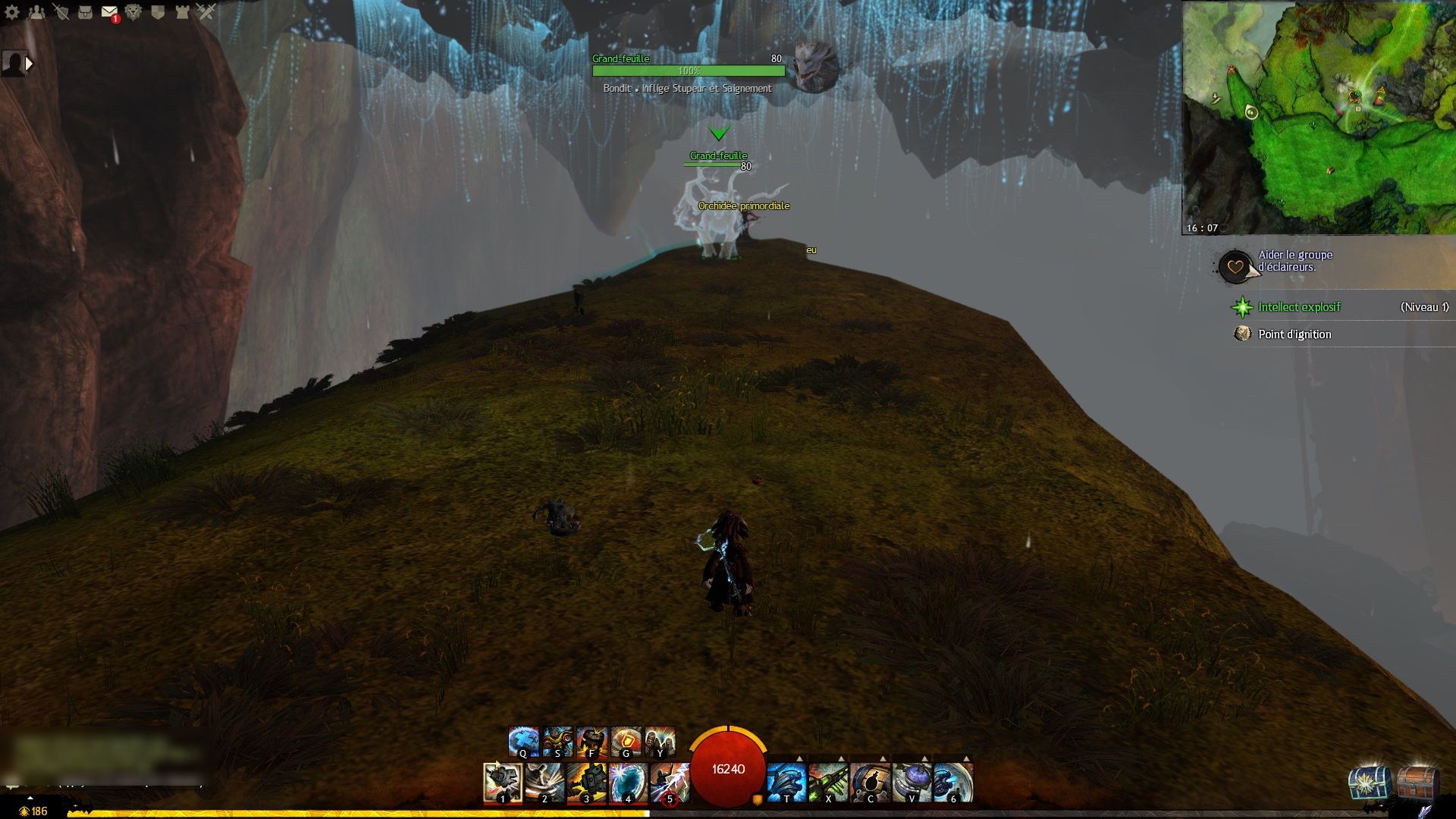Screen dimensions: 1456x819
Task: Use the blue cross toolbelt skill Q
Action: pos(523,742)
